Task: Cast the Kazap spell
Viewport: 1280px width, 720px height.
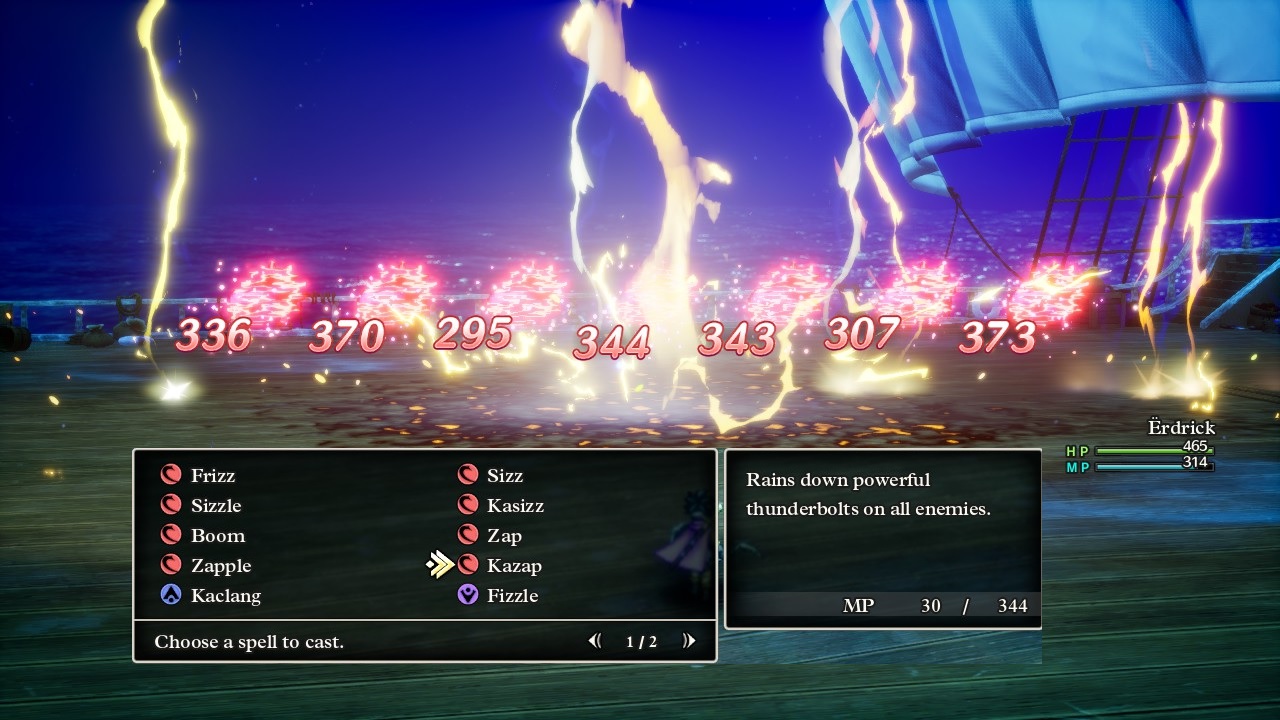Action: pos(514,566)
